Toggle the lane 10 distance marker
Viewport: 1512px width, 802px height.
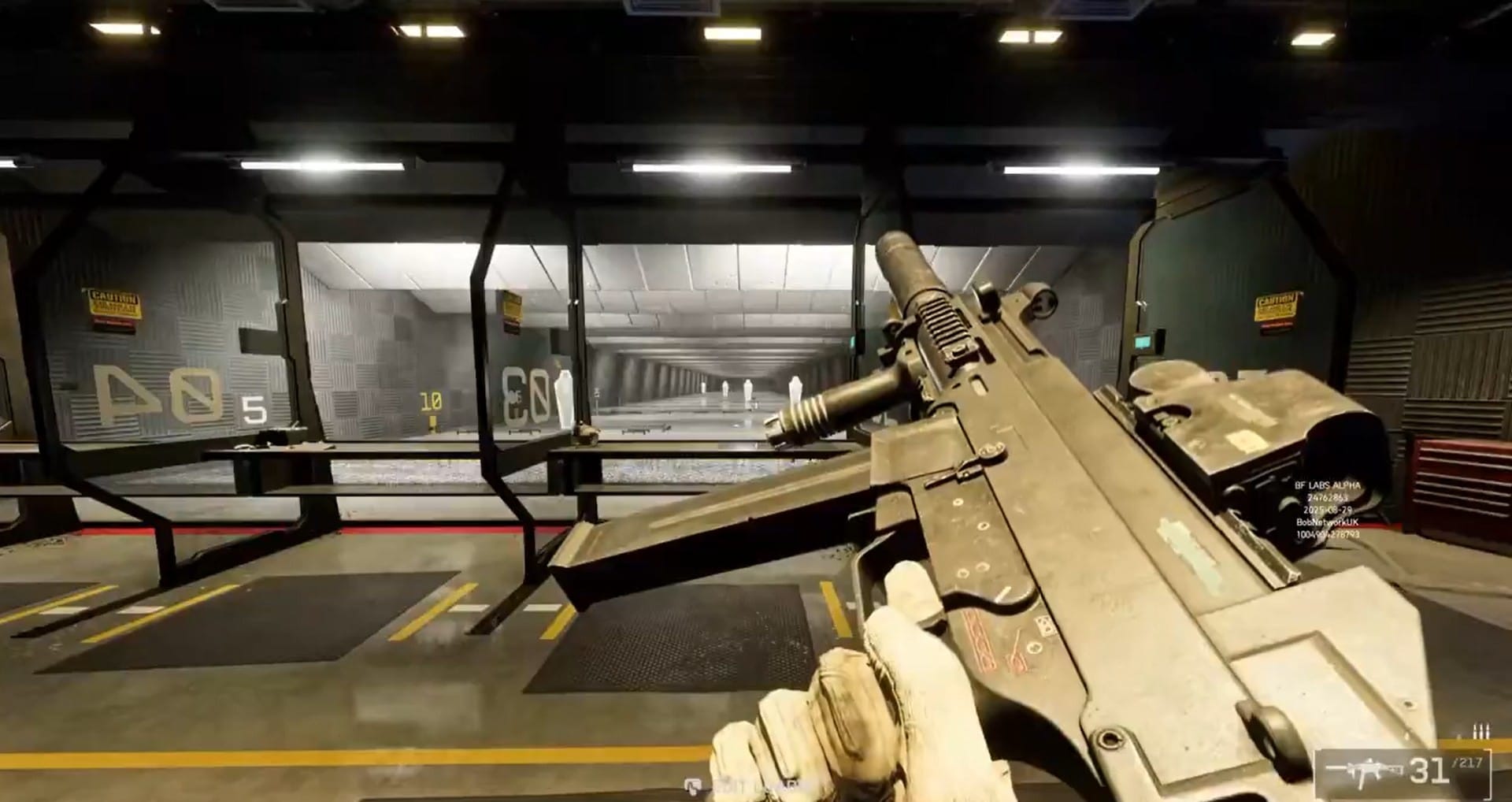430,402
